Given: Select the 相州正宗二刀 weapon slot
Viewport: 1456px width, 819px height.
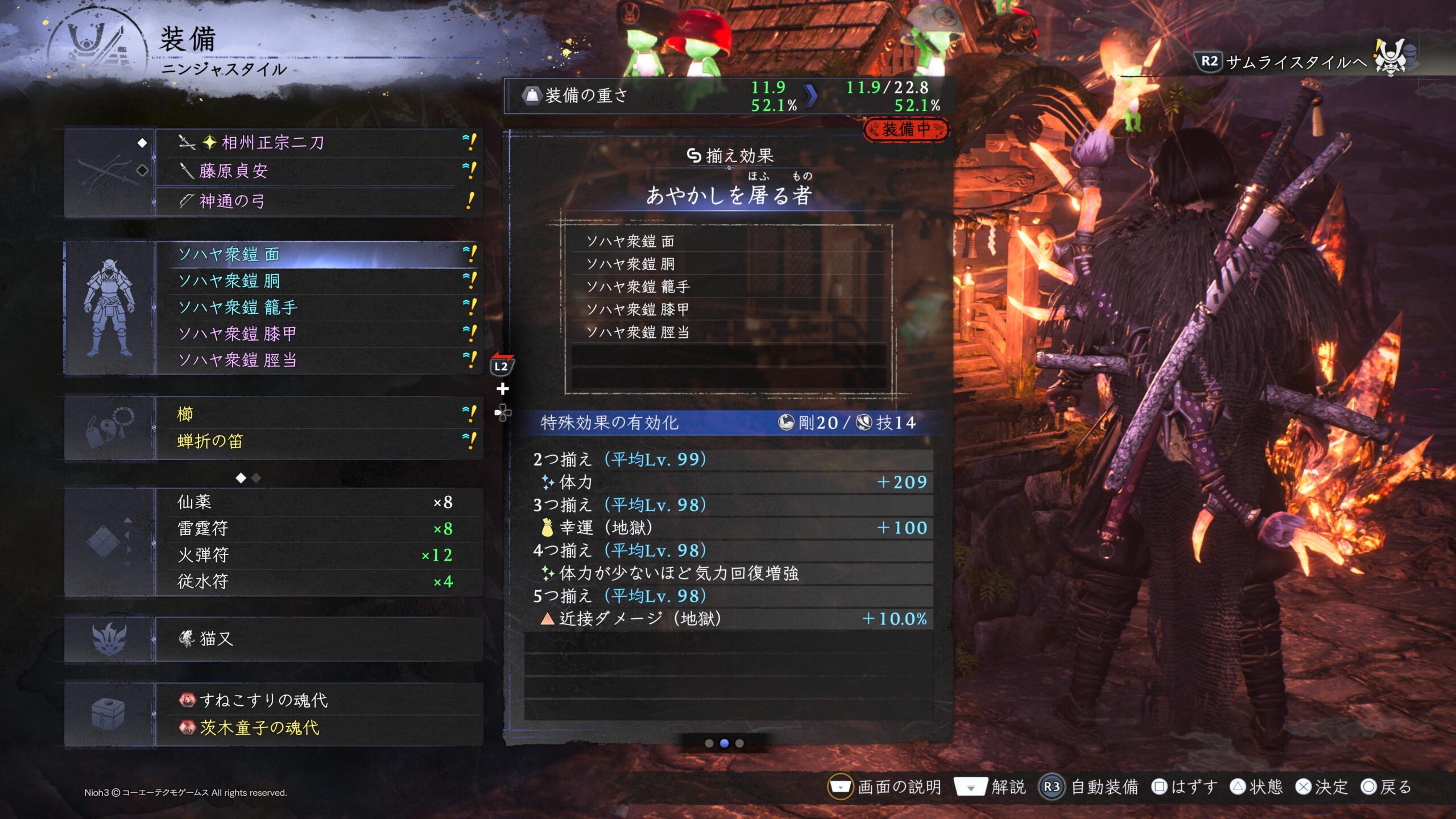Looking at the screenshot, I should 318,142.
